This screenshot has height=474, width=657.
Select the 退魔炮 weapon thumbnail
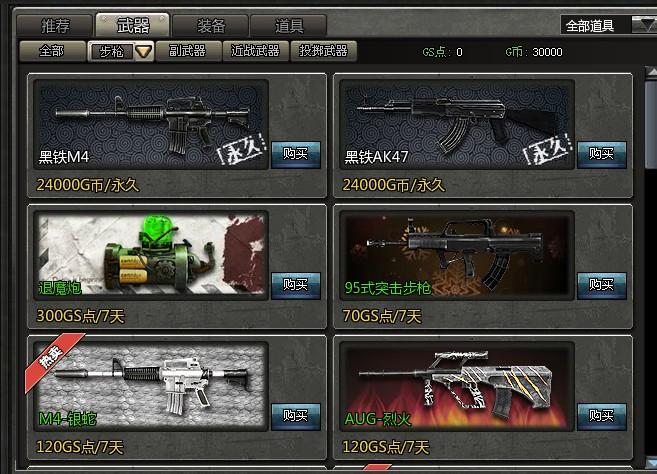pyautogui.click(x=150, y=252)
